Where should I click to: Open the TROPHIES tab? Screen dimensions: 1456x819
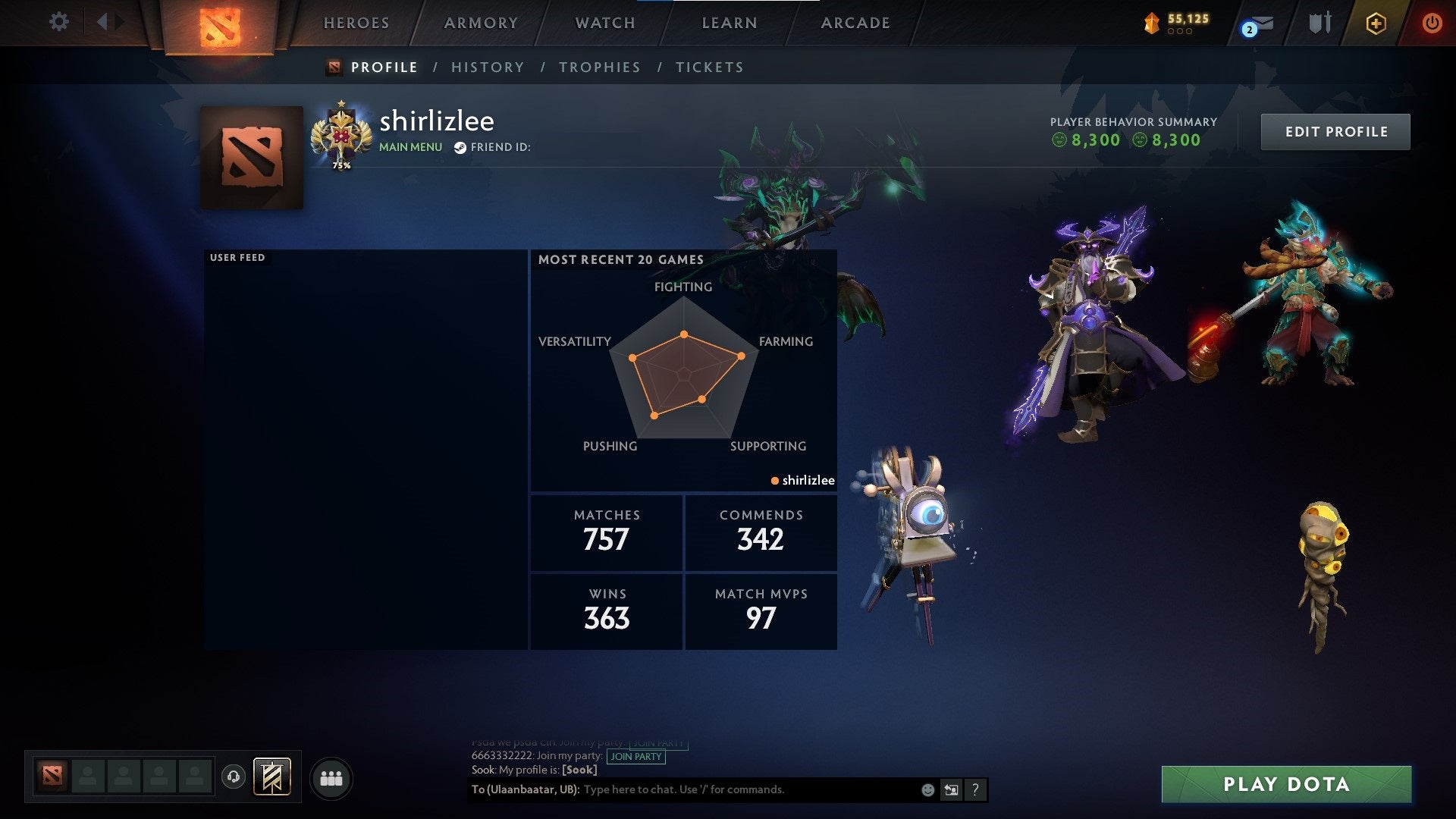point(600,67)
